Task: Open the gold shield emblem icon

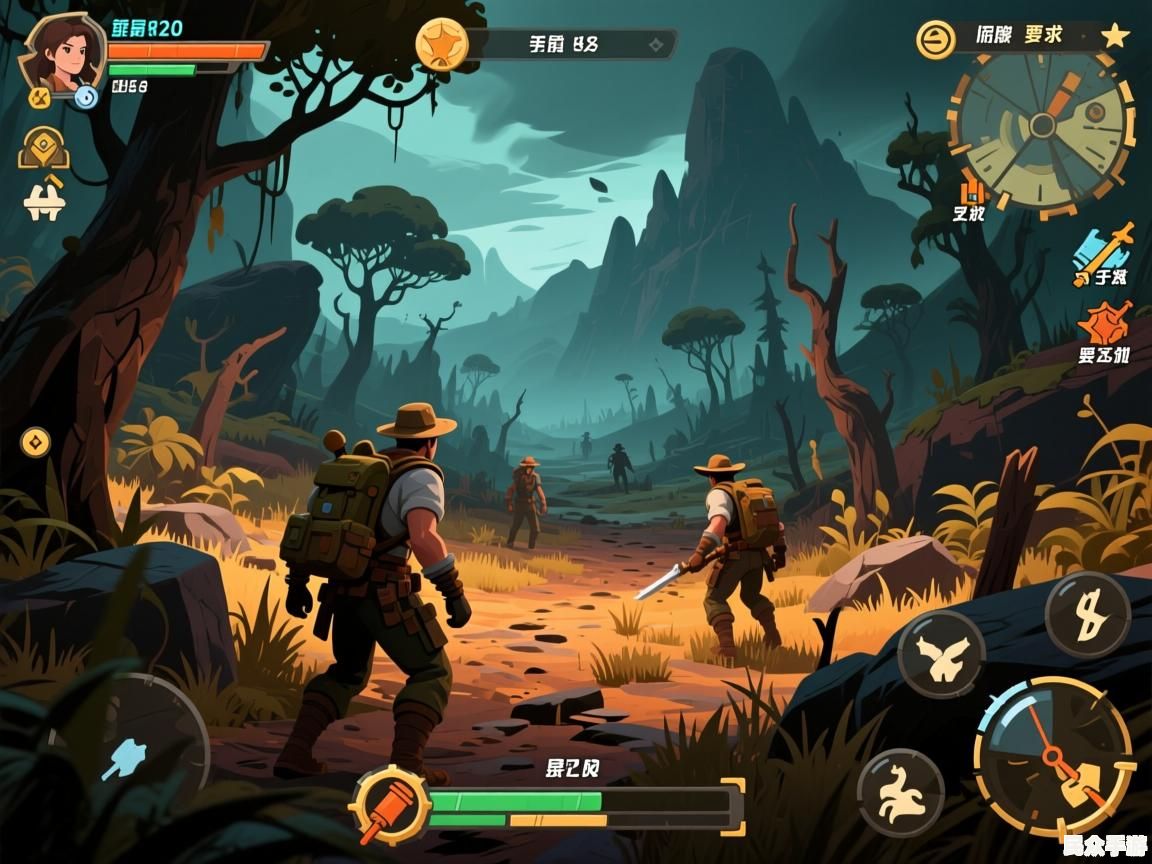Action: 44,148
